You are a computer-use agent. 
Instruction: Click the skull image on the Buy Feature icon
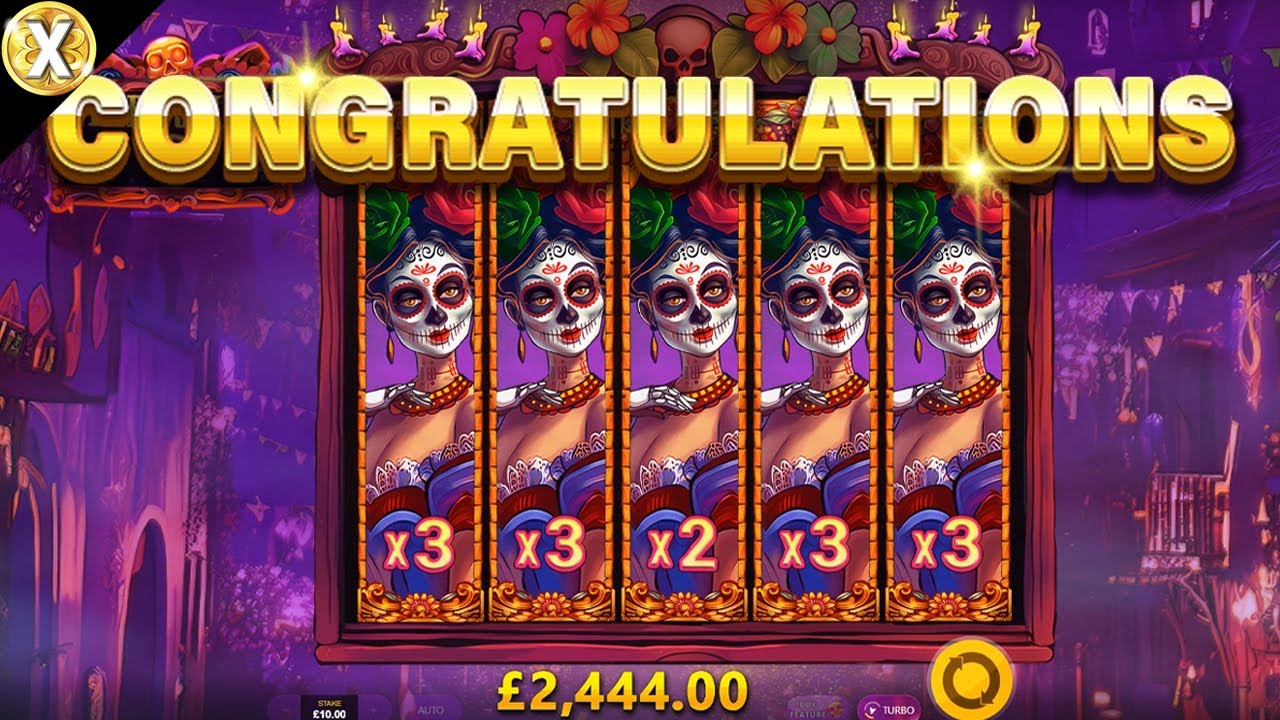pyautogui.click(x=834, y=709)
